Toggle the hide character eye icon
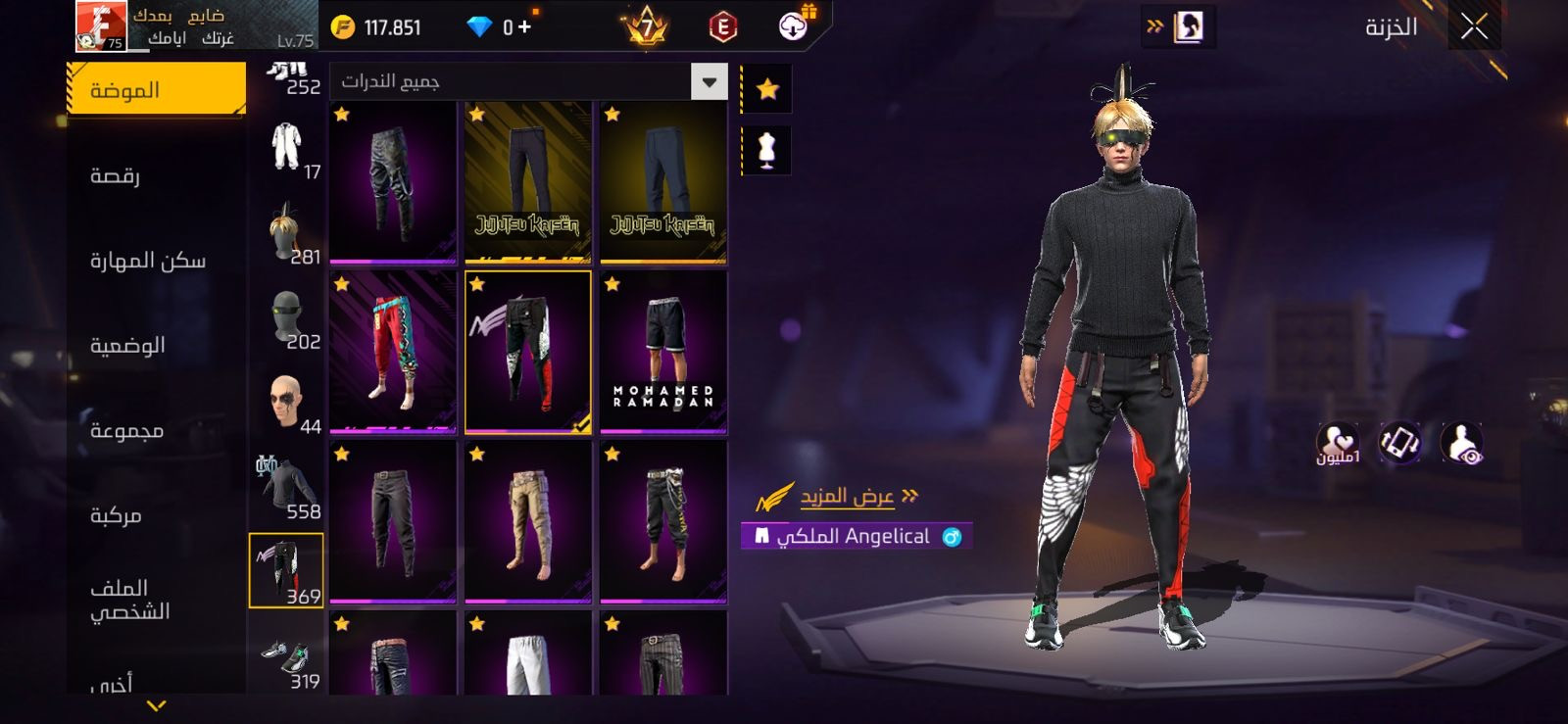This screenshot has height=724, width=1568. click(x=1461, y=443)
